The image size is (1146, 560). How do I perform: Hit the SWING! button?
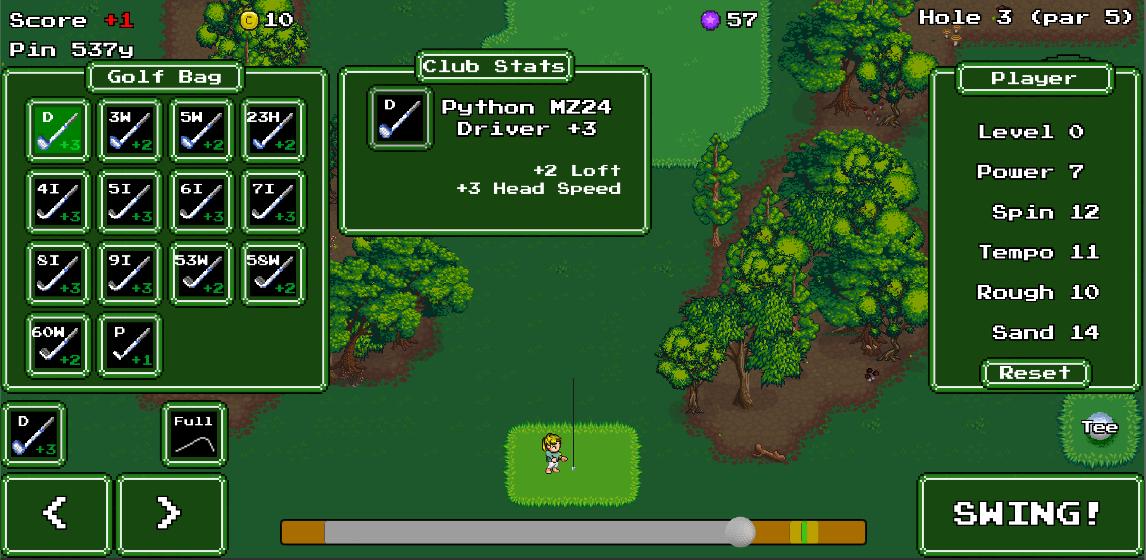pos(1027,514)
